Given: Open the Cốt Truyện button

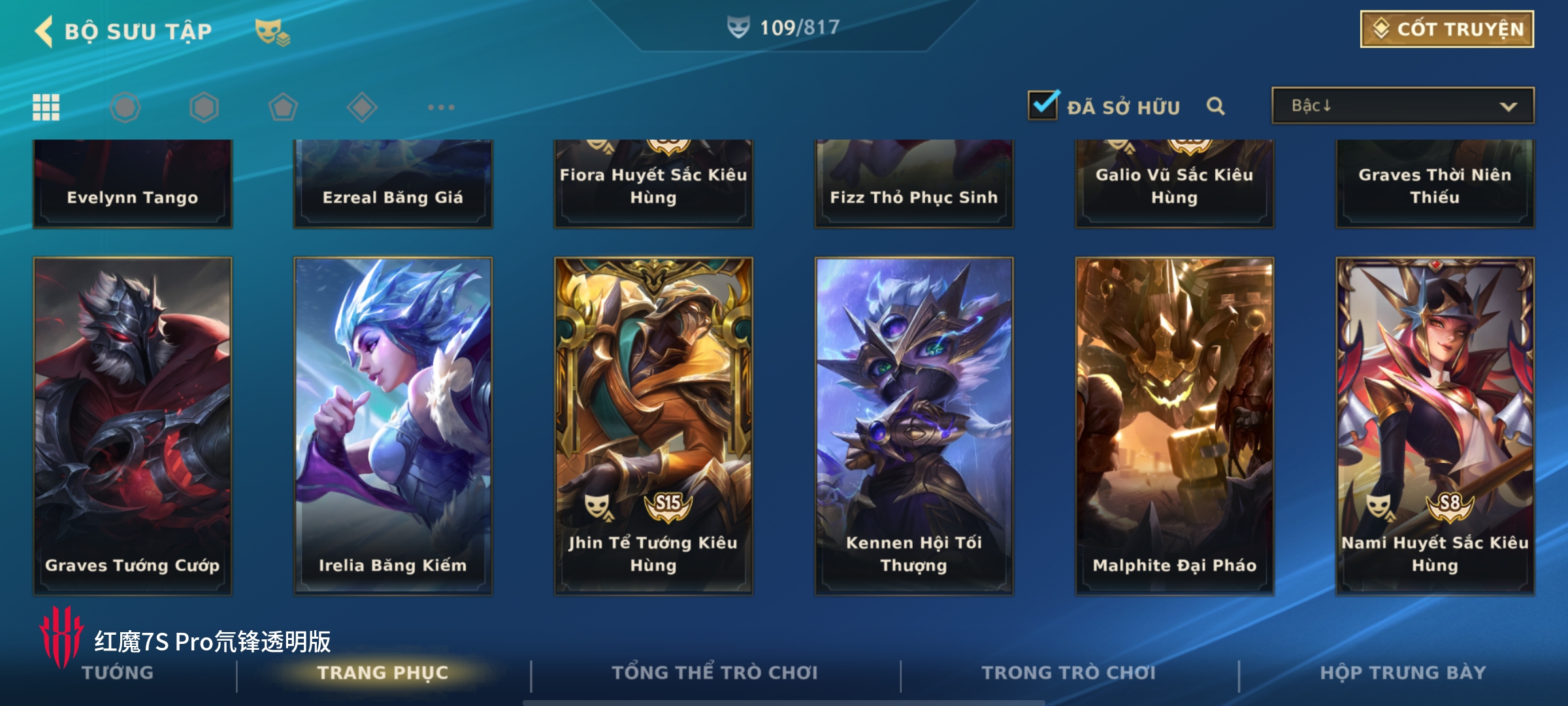Looking at the screenshot, I should point(1446,29).
